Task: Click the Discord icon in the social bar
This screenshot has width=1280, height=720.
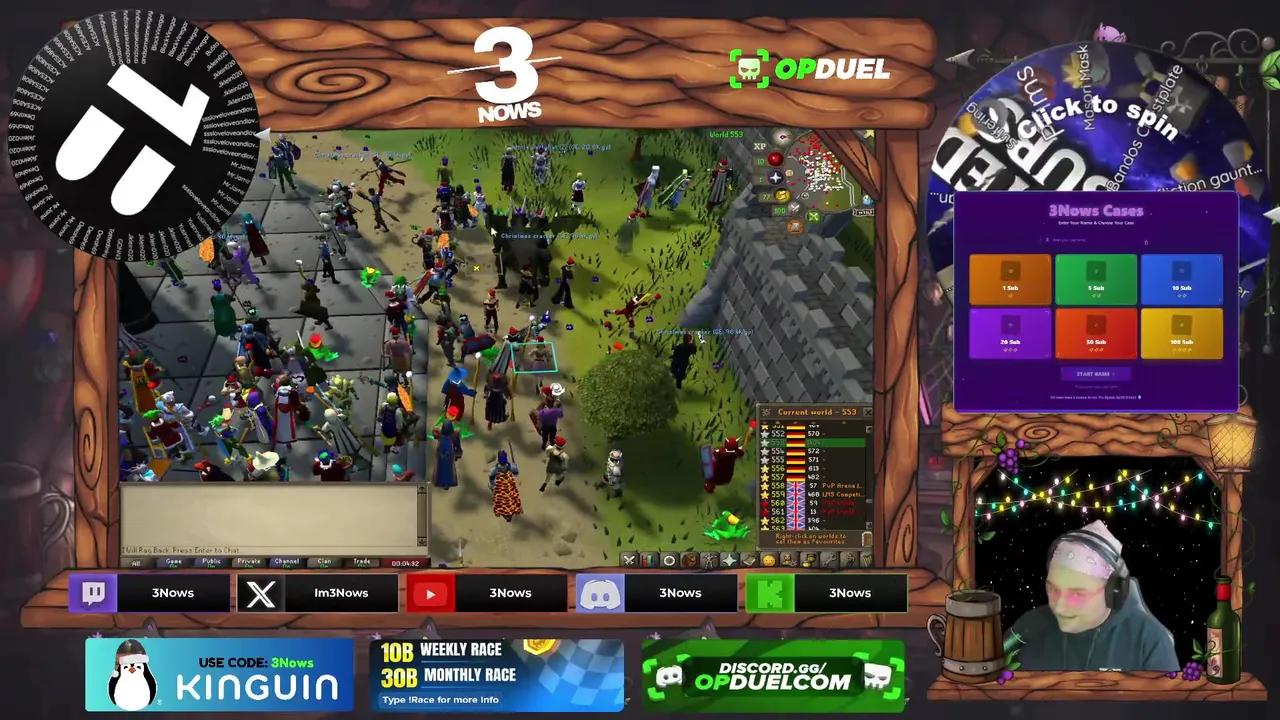Action: pyautogui.click(x=600, y=592)
